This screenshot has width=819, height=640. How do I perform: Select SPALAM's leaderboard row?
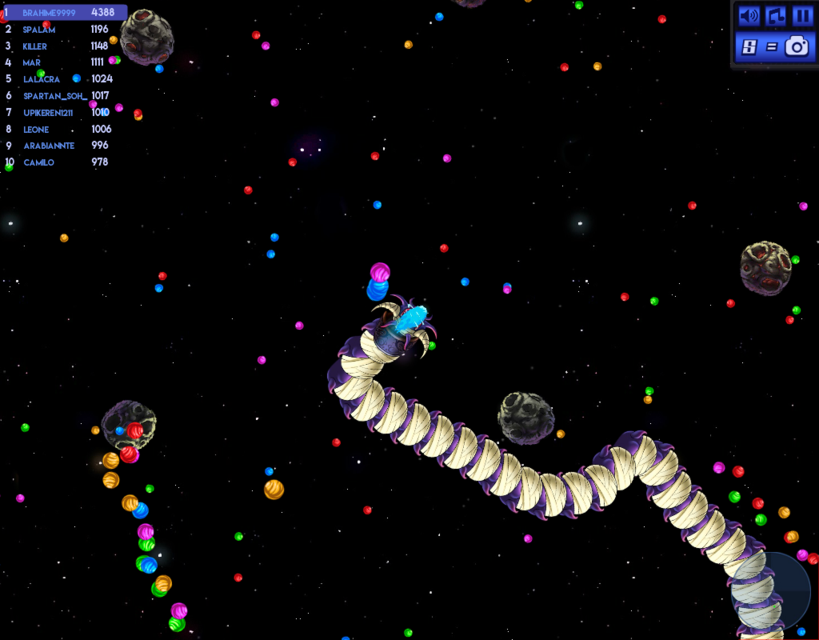62,29
